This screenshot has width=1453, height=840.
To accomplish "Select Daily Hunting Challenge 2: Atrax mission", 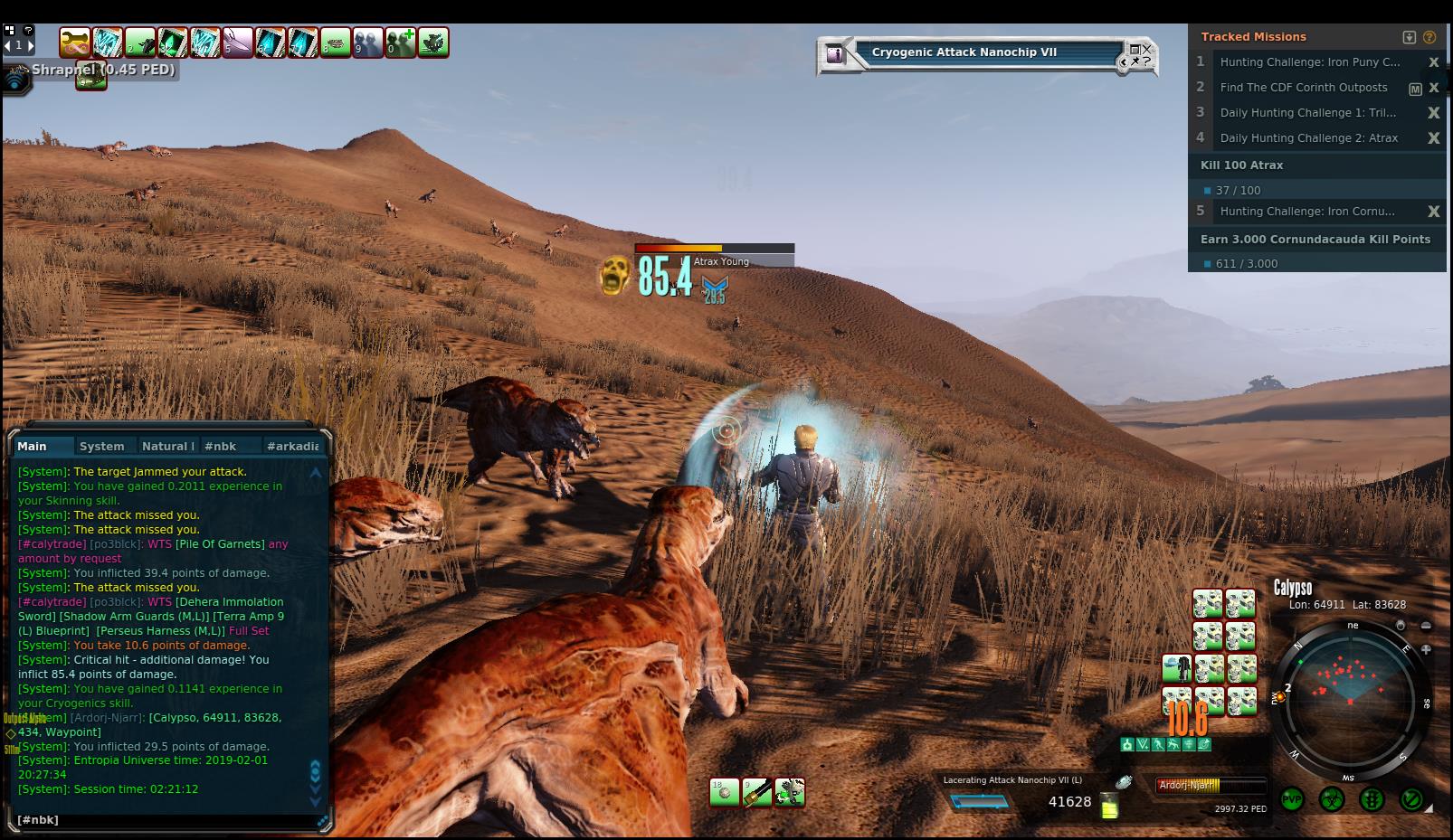I will click(1308, 138).
